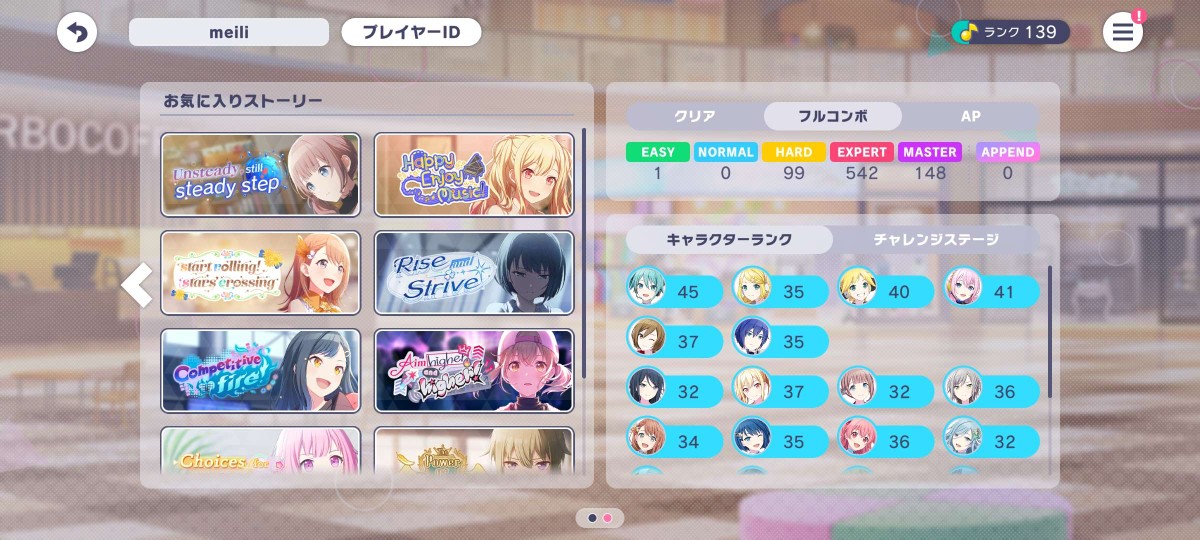Viewport: 1200px width, 540px height.
Task: Select the character rank 41 entry
Action: (991, 291)
